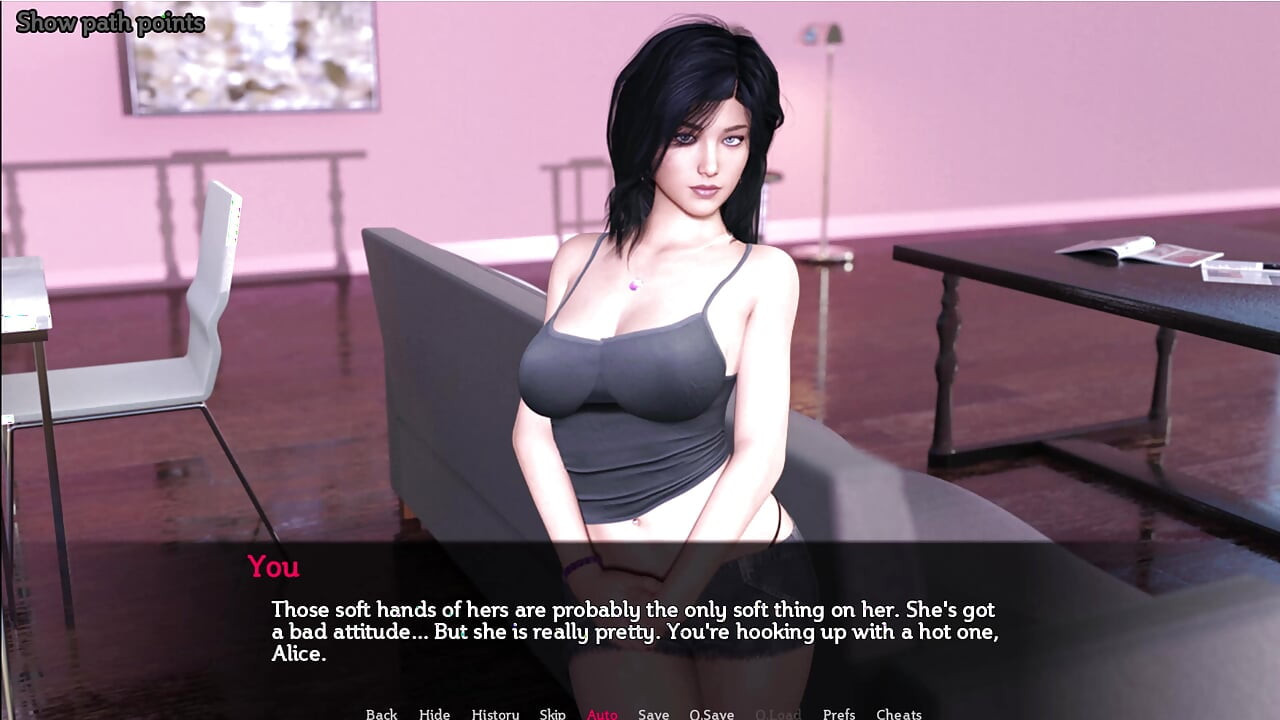Toggle Auto dialogue advance
Screen dimensions: 1280x720
(602, 713)
